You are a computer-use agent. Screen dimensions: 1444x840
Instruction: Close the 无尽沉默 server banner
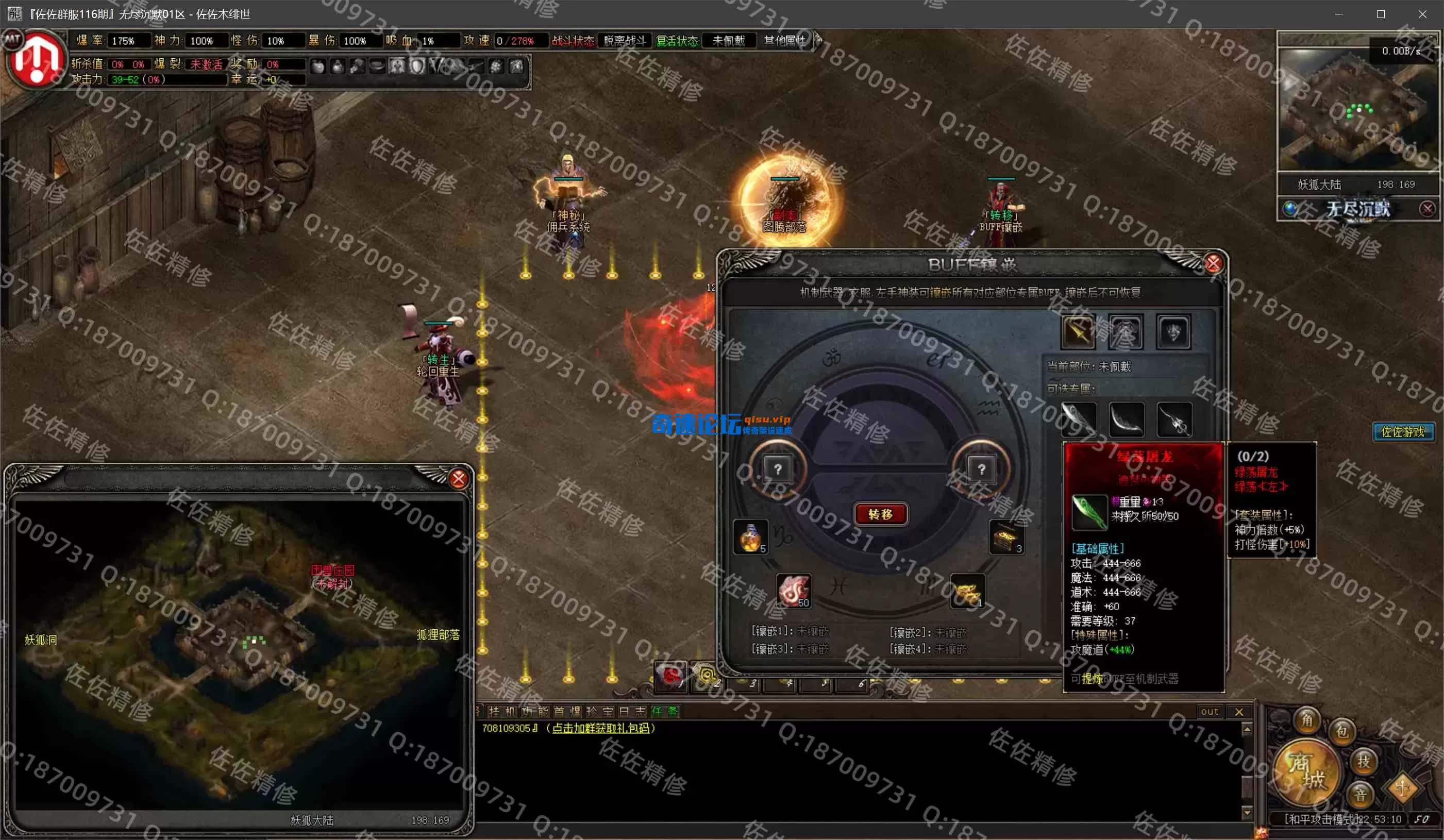coord(1427,209)
